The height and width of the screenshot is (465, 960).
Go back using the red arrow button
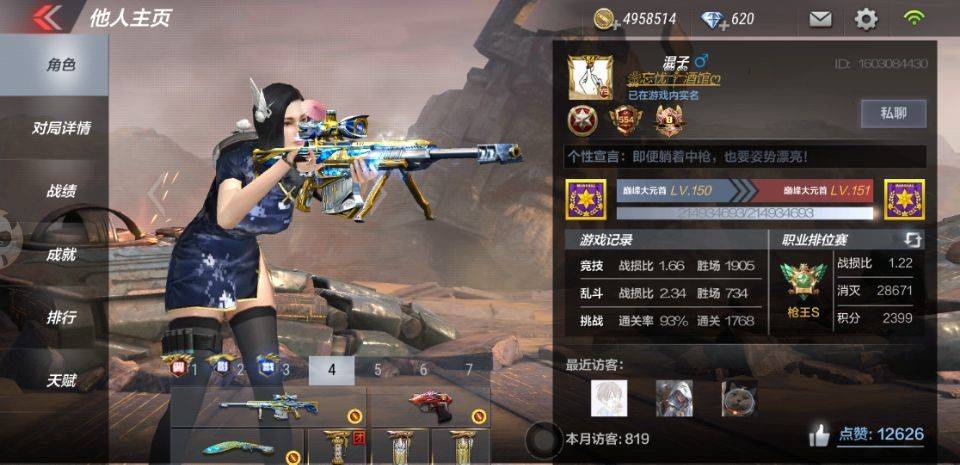47,18
